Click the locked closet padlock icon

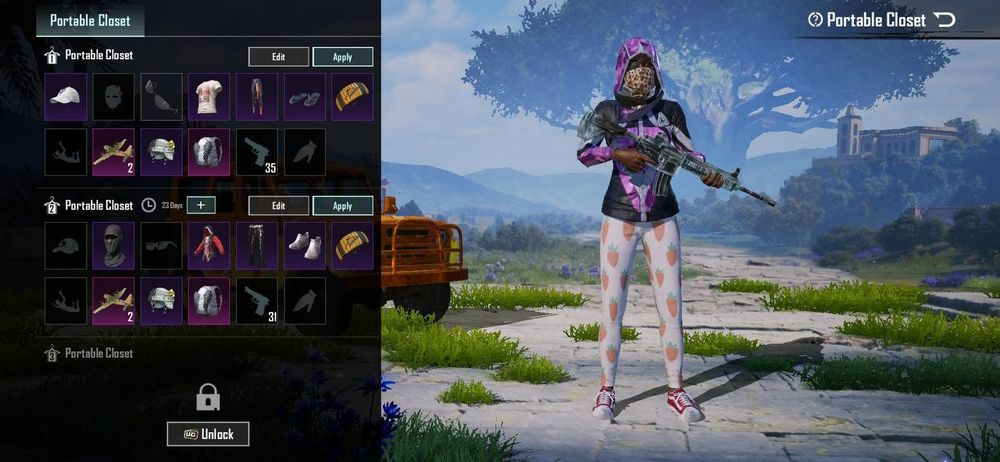click(208, 398)
